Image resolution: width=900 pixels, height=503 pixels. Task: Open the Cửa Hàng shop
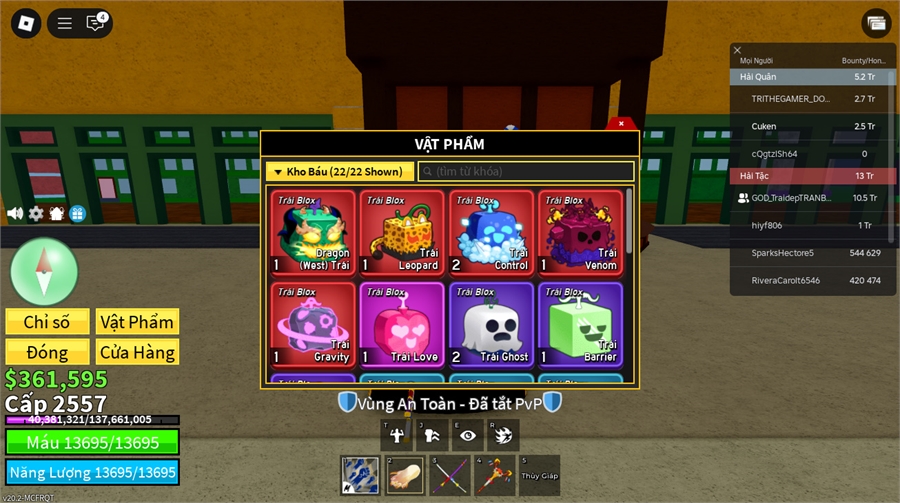pos(137,352)
